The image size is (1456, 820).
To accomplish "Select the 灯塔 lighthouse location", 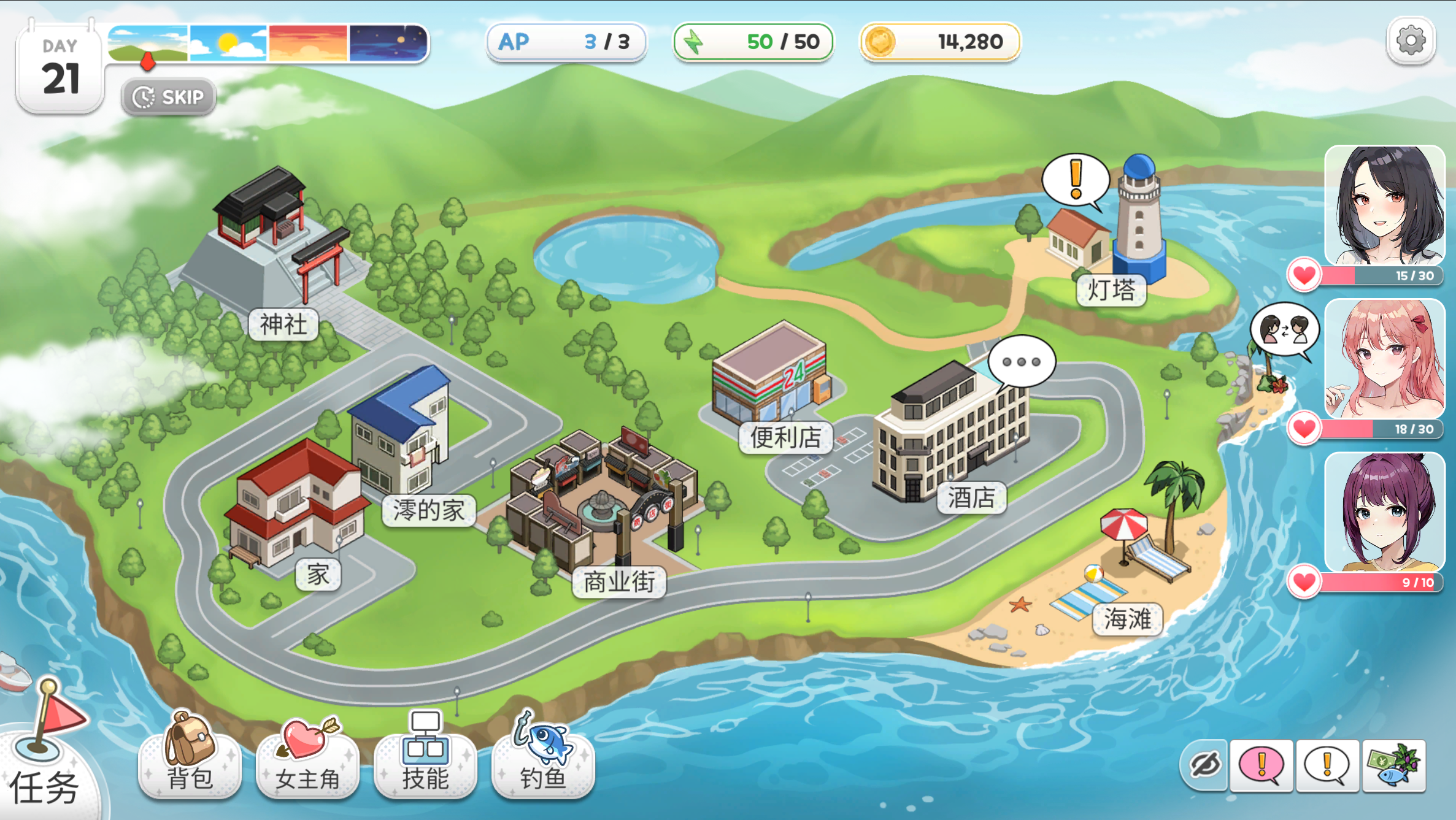I will pyautogui.click(x=1111, y=290).
